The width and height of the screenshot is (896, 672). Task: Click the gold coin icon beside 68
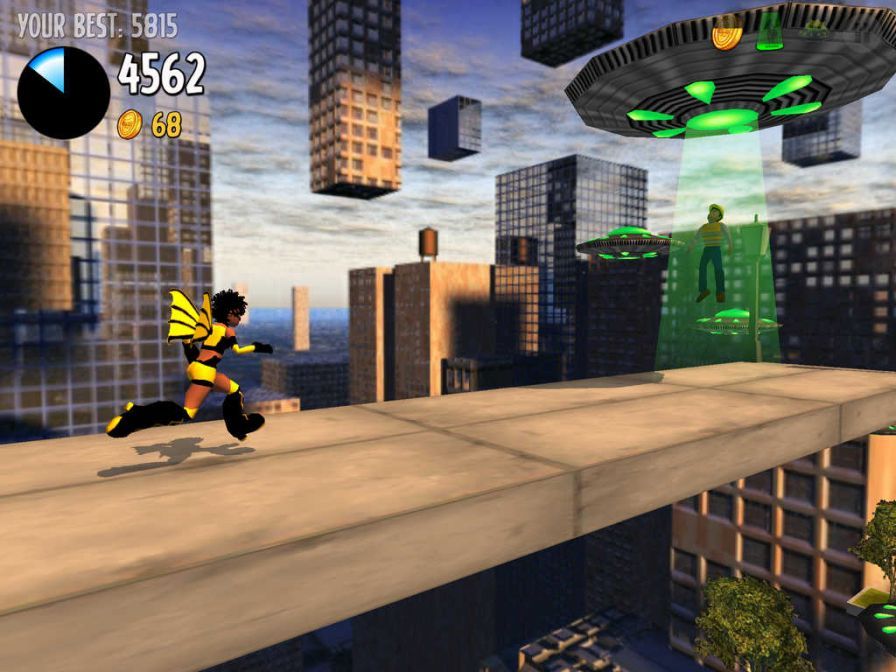tap(130, 125)
